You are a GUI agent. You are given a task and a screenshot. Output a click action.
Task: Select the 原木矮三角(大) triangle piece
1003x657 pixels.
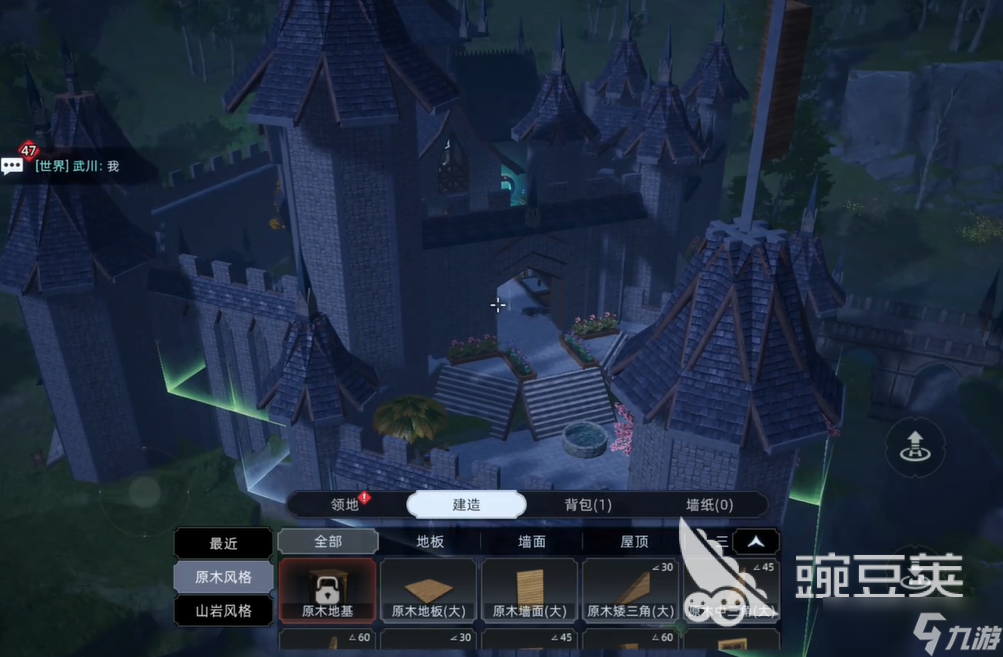(x=631, y=591)
